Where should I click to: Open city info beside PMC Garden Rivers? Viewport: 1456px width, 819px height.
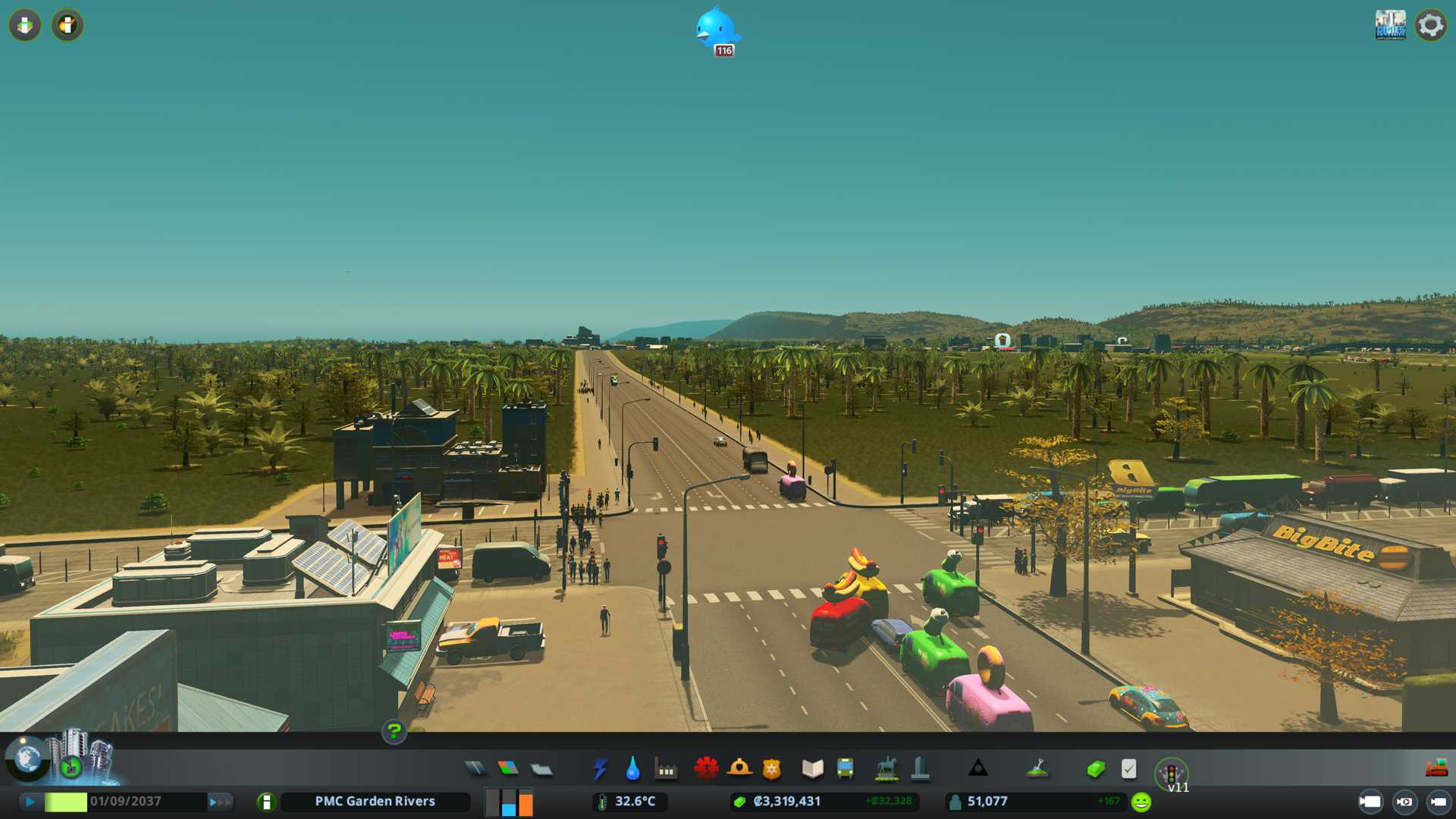(x=266, y=802)
